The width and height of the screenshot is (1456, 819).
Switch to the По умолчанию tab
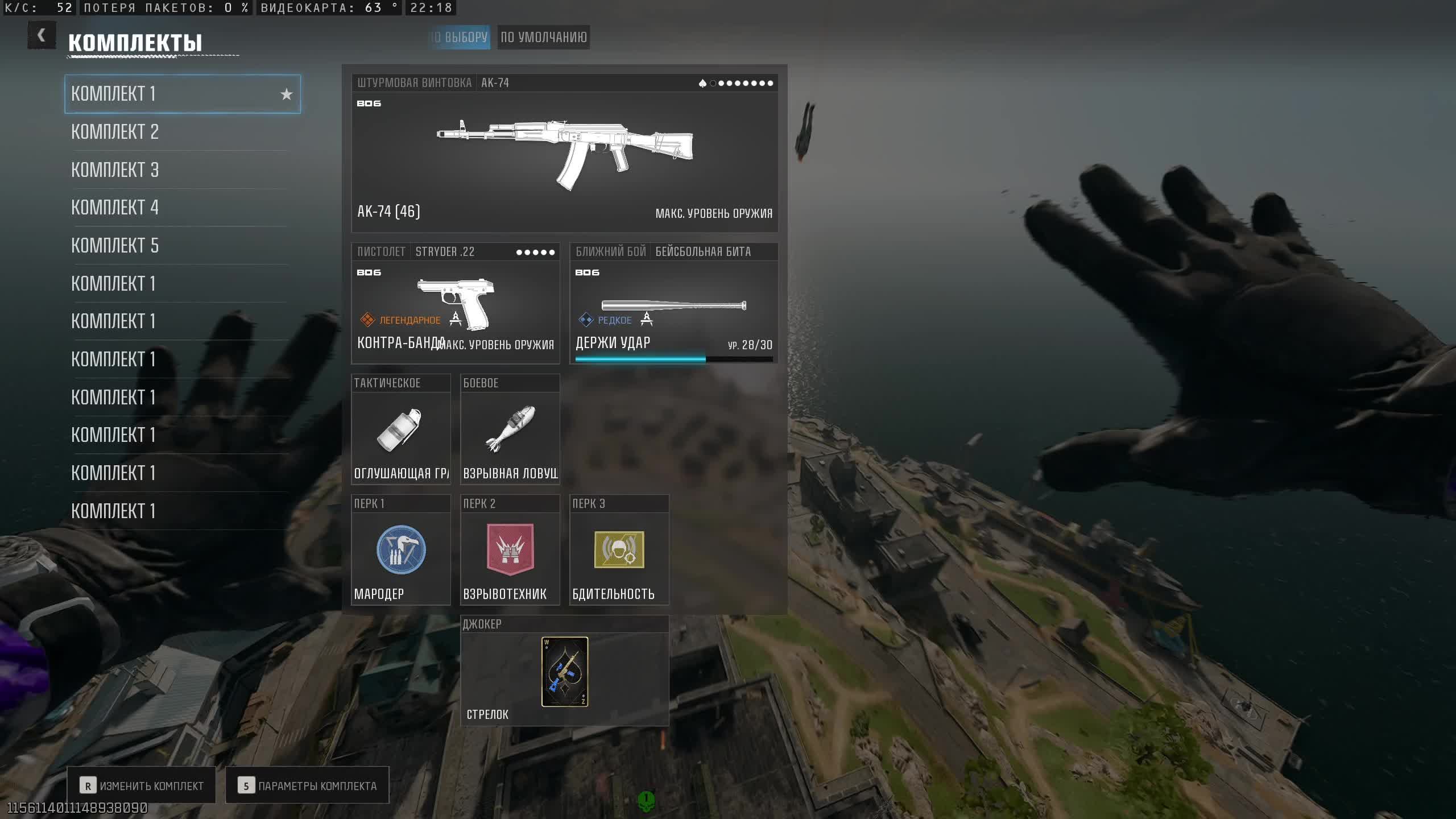coord(543,38)
